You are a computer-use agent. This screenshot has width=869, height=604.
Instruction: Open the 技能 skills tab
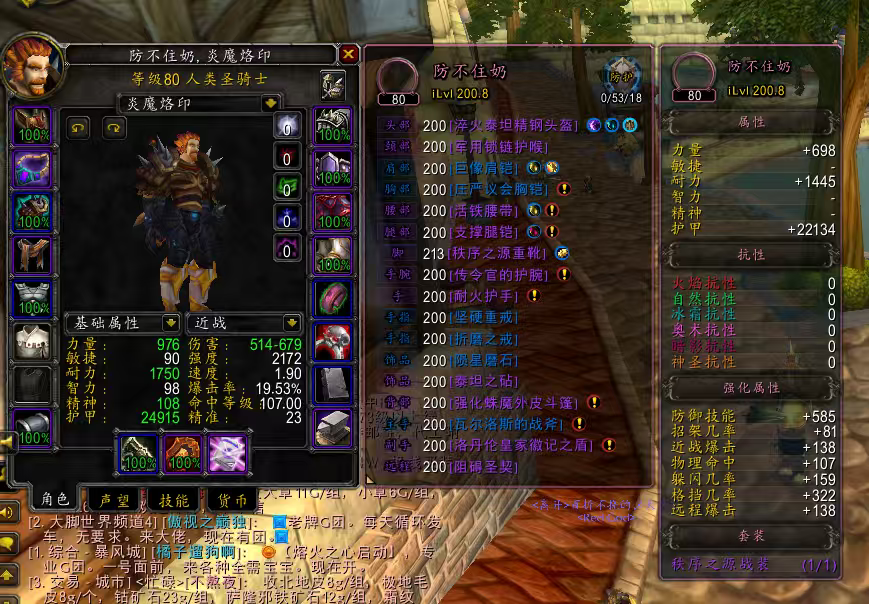tap(174, 500)
